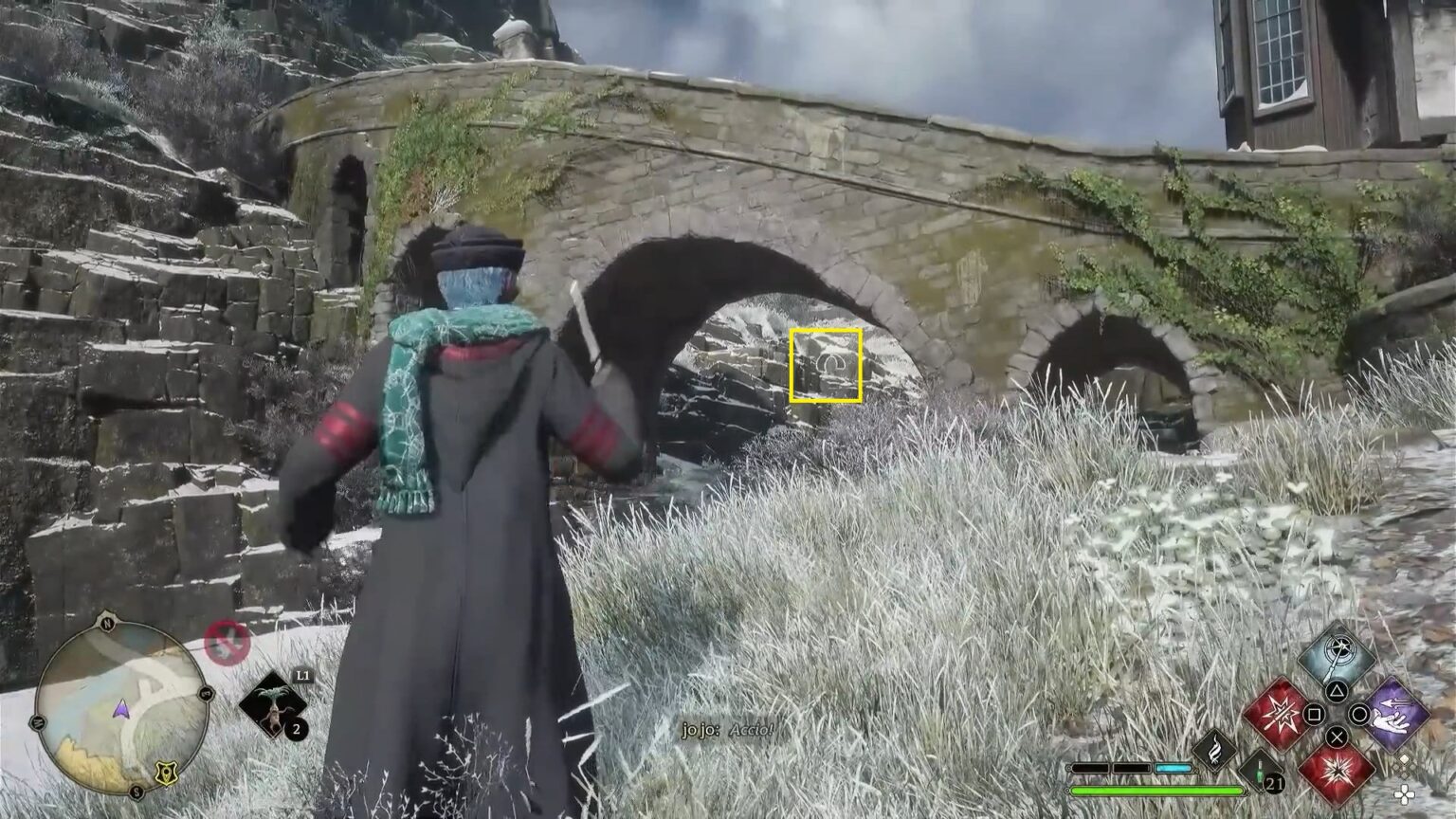Click the yellow target reticle box under the bridge

(827, 365)
